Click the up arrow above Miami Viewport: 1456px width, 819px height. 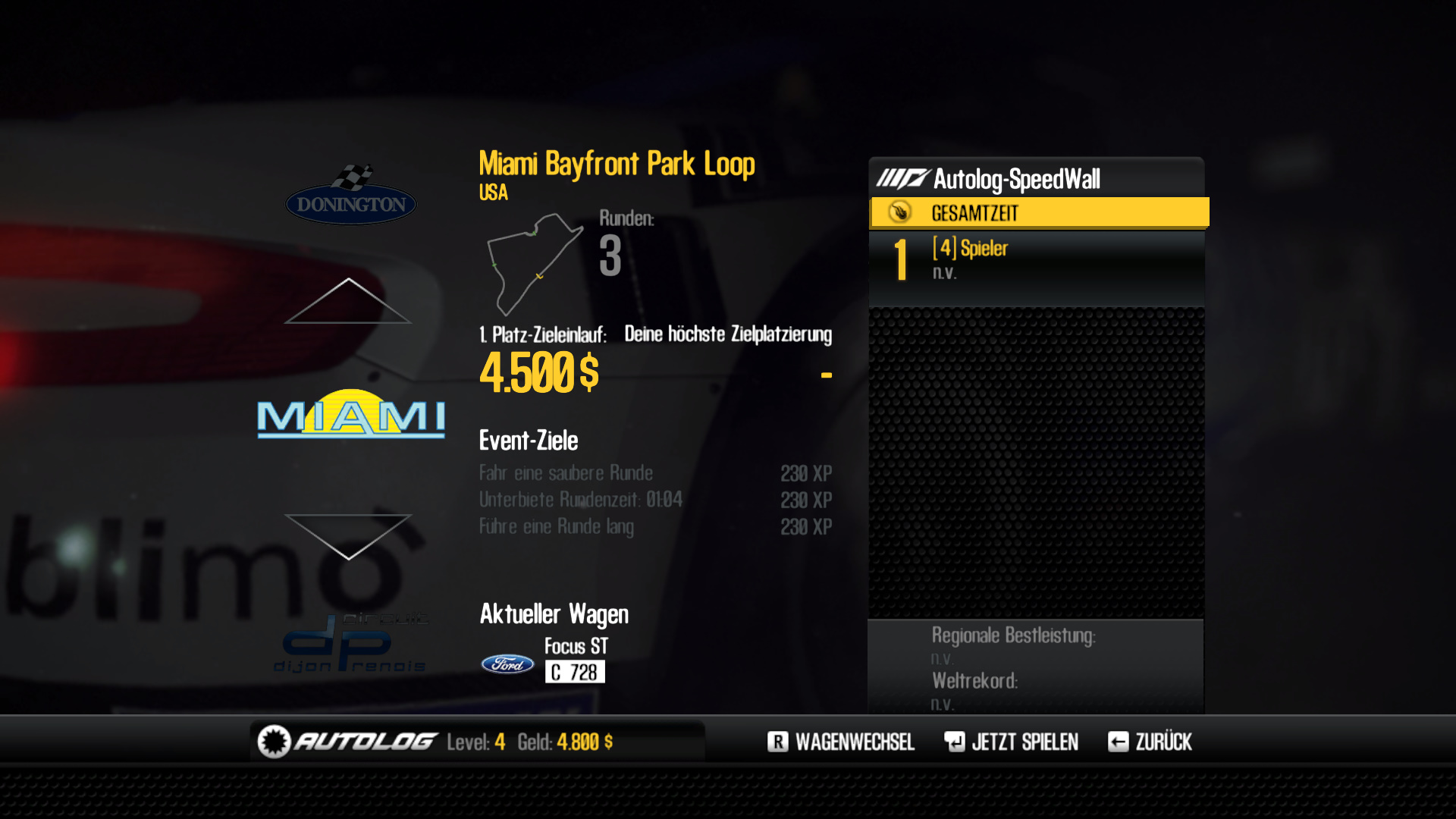348,302
